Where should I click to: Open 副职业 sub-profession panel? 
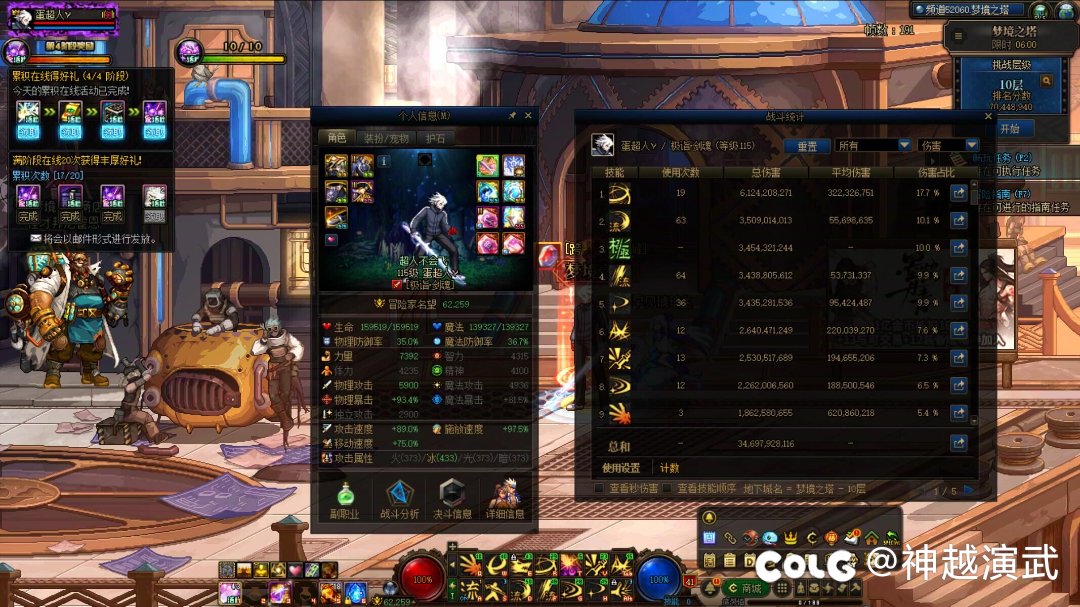345,500
